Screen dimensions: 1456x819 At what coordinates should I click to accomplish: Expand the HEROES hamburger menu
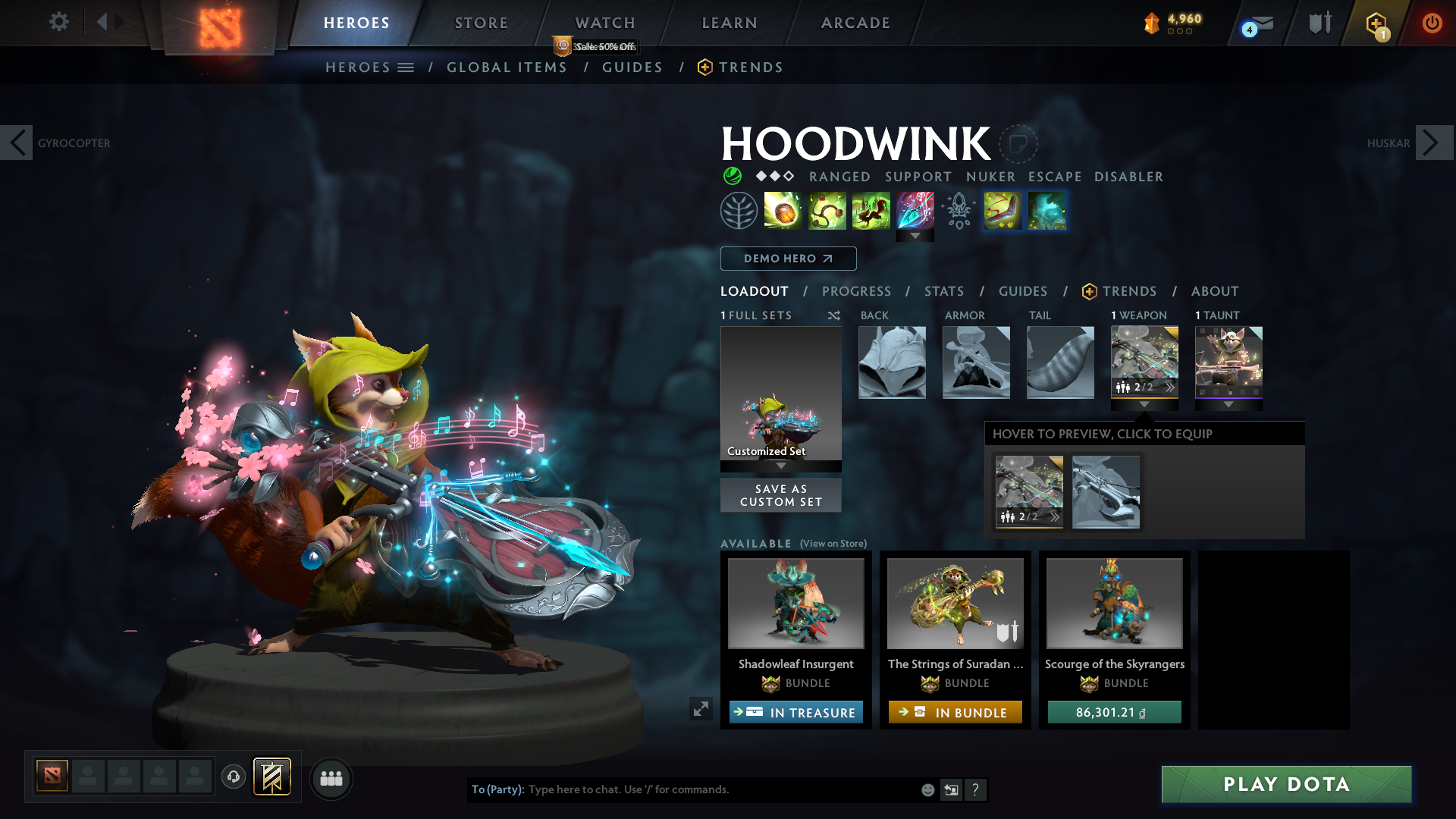[x=407, y=67]
